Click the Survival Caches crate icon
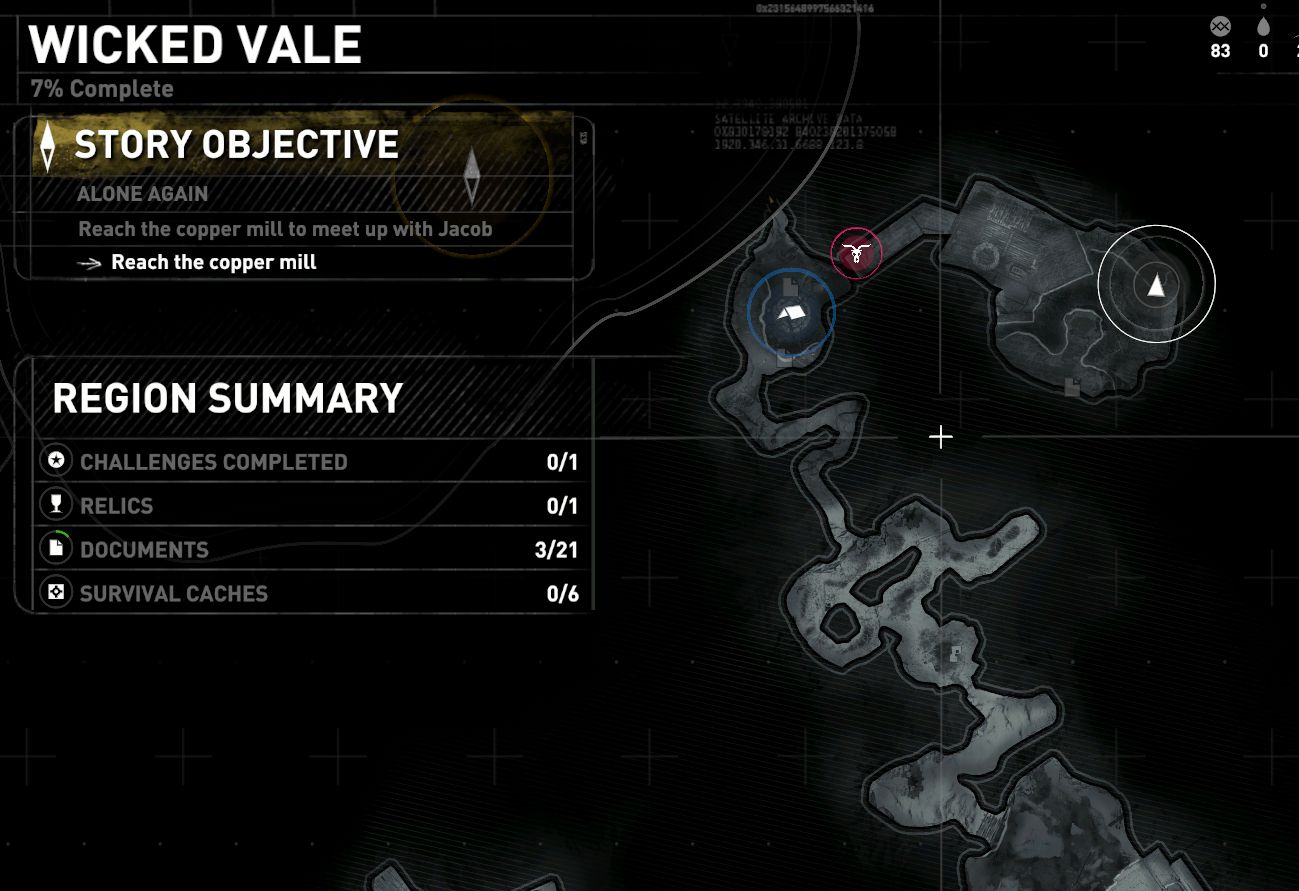The height and width of the screenshot is (891, 1299). (x=56, y=591)
